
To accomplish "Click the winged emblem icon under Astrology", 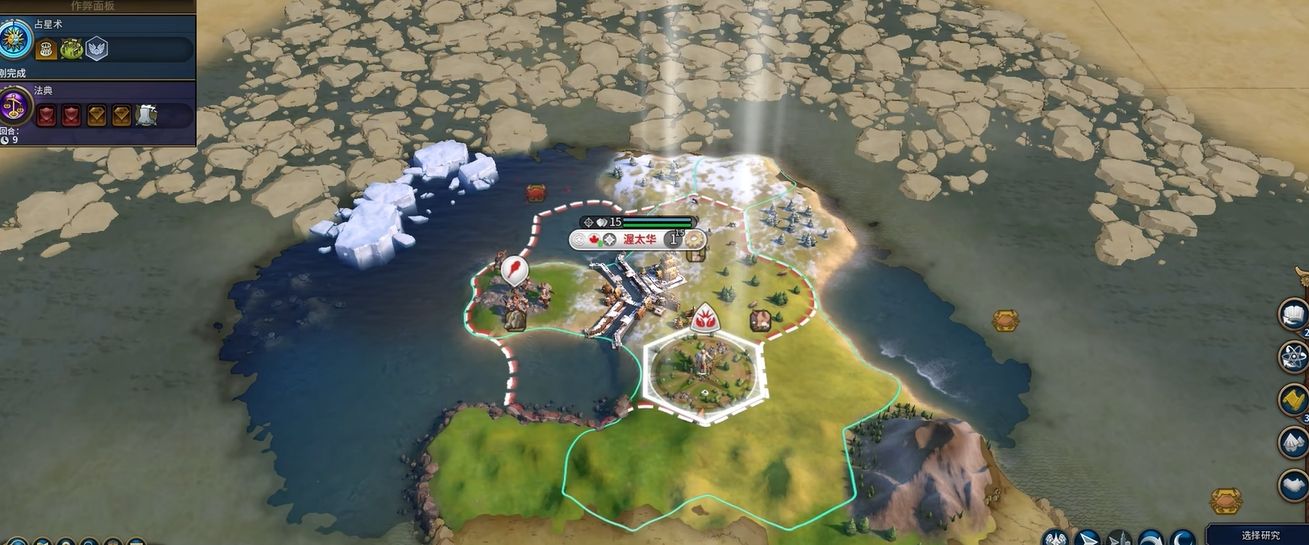I will [96, 49].
